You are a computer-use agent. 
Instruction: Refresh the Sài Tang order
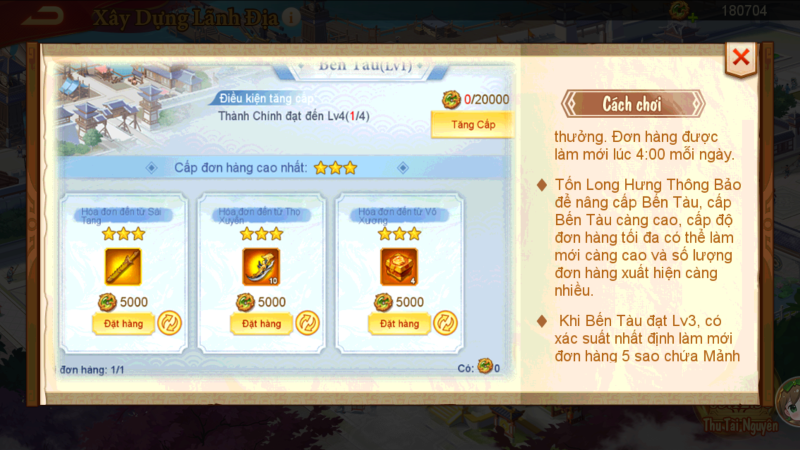pyautogui.click(x=169, y=324)
